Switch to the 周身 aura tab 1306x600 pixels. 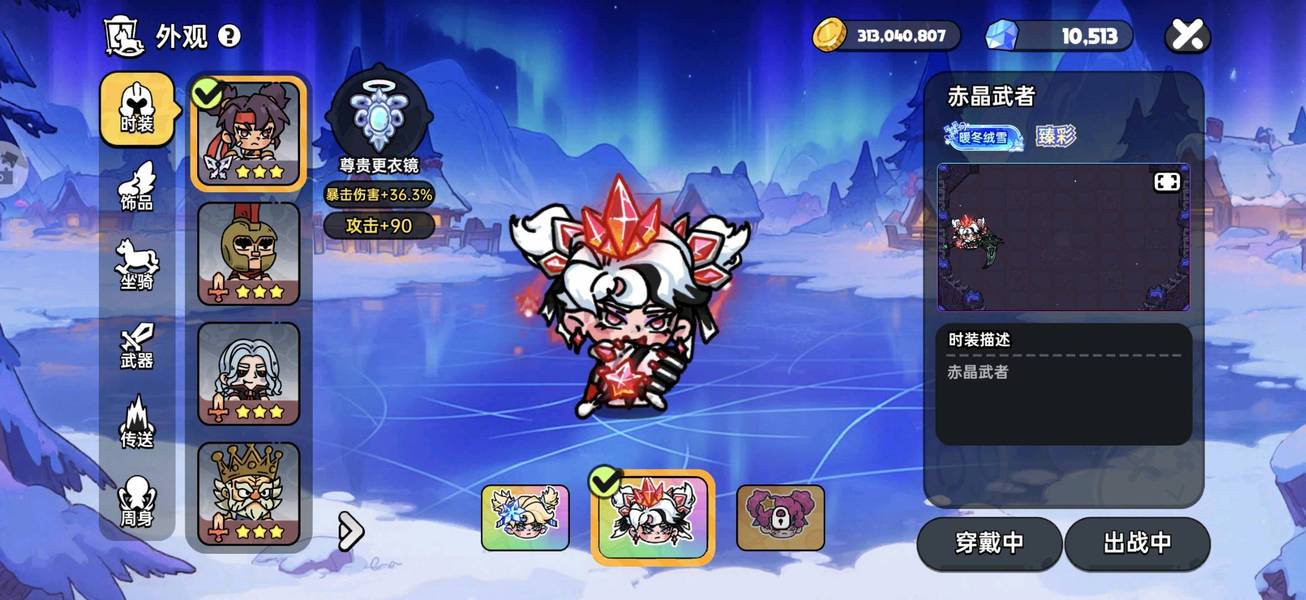click(136, 502)
